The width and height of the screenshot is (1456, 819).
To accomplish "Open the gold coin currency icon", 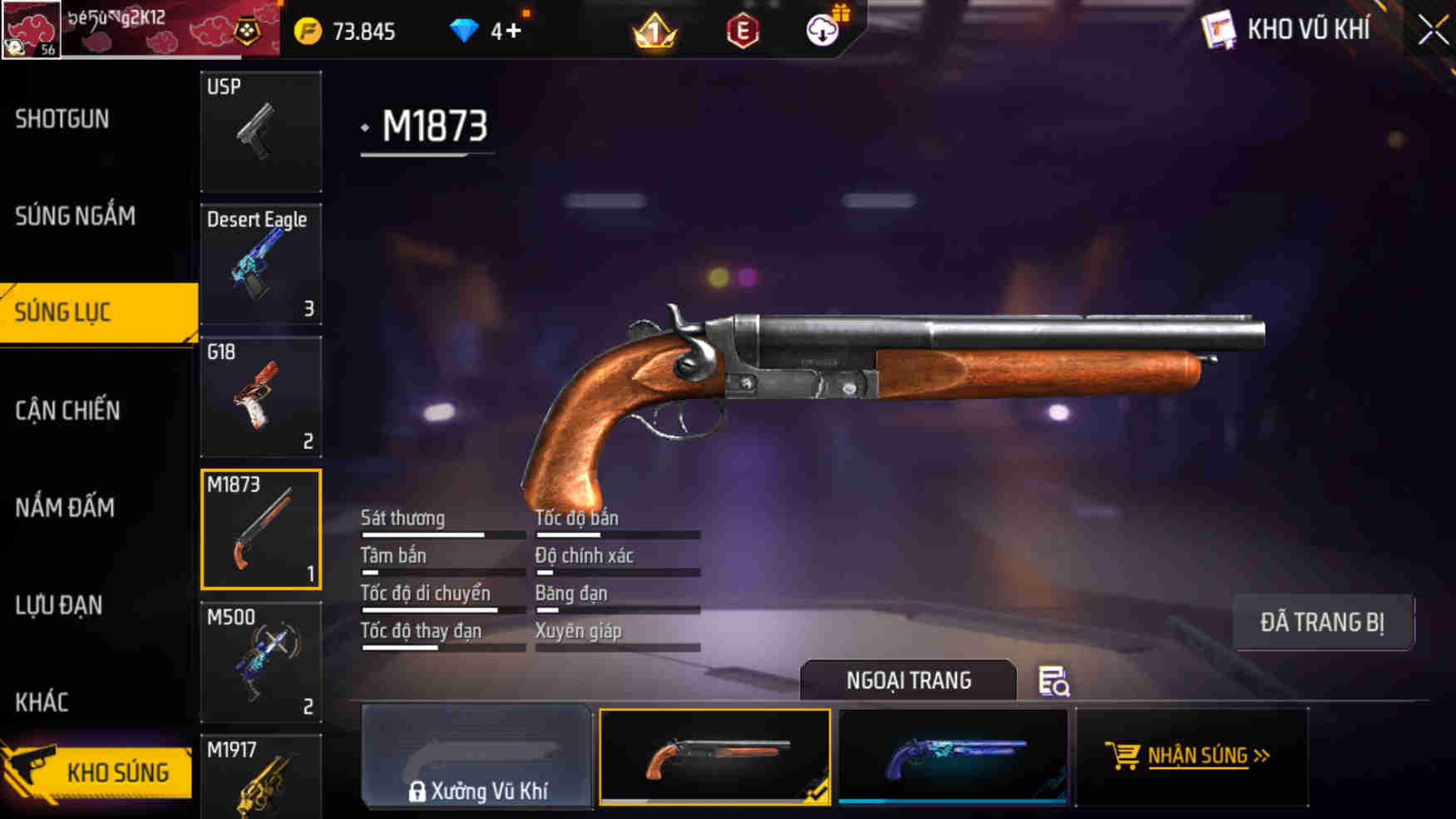I will [308, 31].
